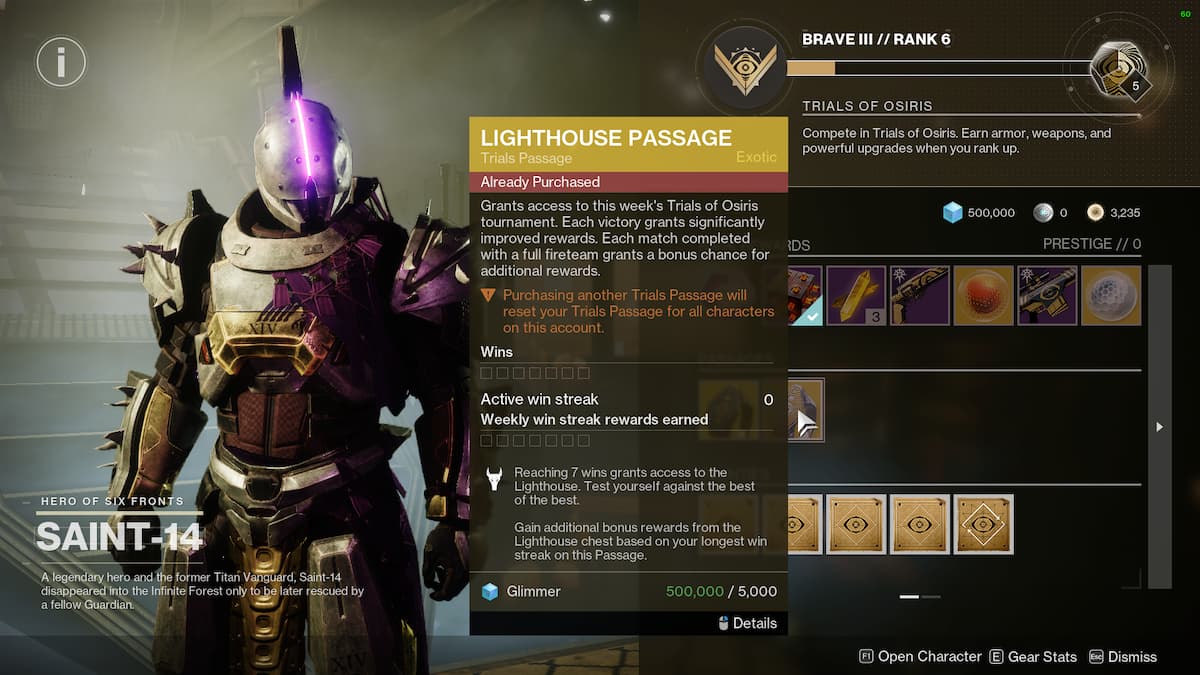1200x675 pixels.
Task: Open the vendor info icon
Action: pyautogui.click(x=61, y=64)
